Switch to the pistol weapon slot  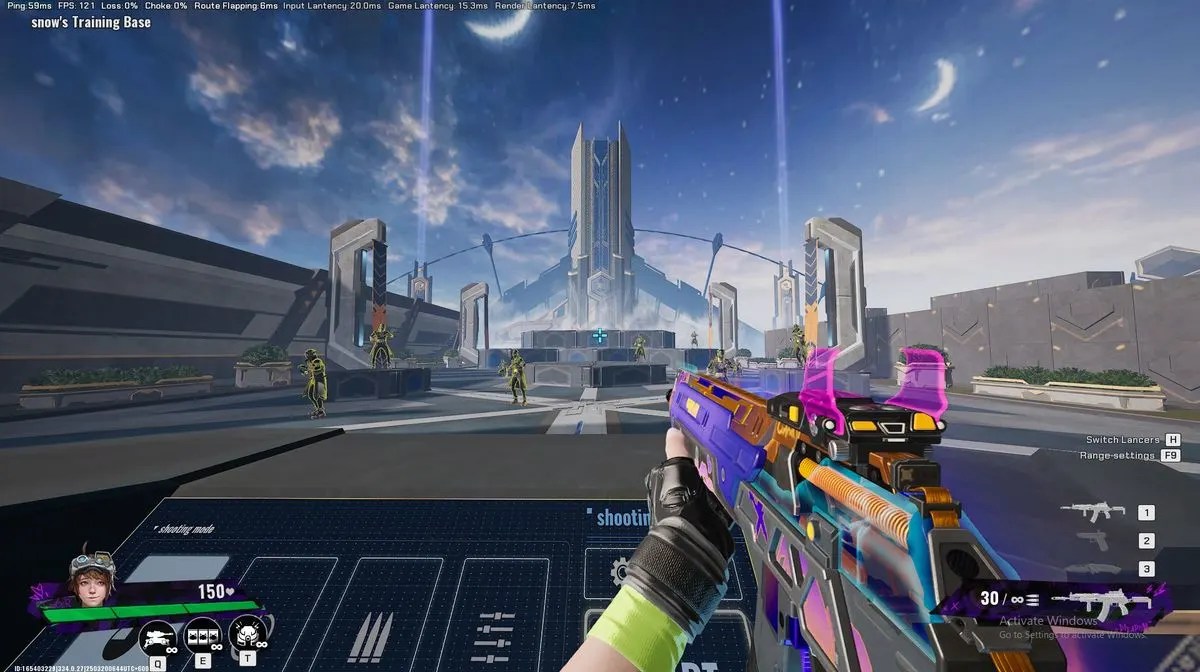1092,540
